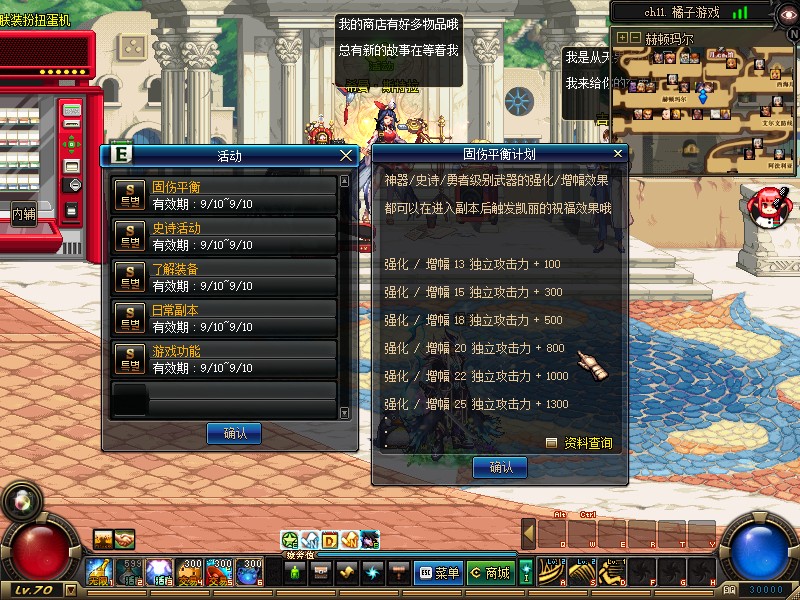This screenshot has height=600, width=800.
Task: Zoom out the minimap with minus button
Action: 635,37
